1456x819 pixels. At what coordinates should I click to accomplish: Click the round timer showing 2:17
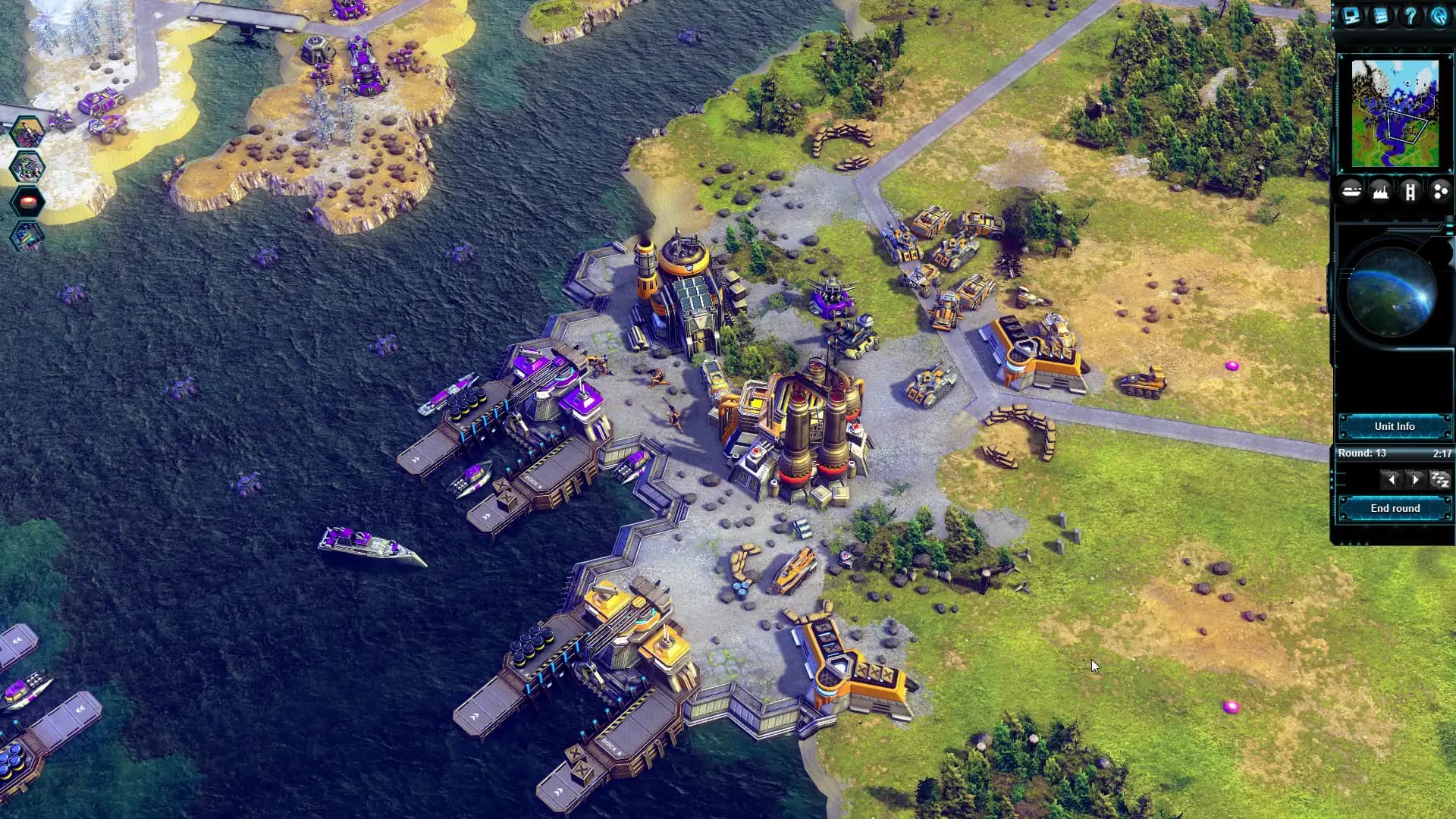[x=1442, y=453]
